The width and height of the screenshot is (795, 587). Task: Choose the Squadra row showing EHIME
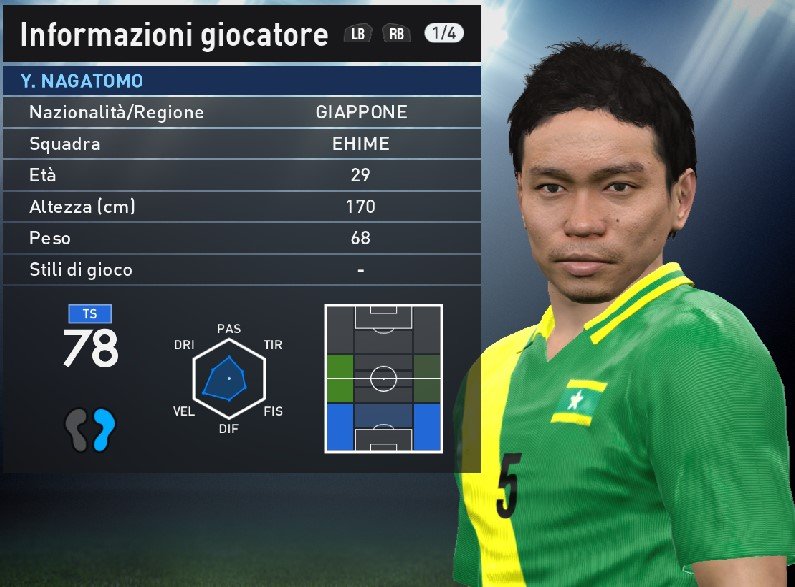tap(240, 144)
